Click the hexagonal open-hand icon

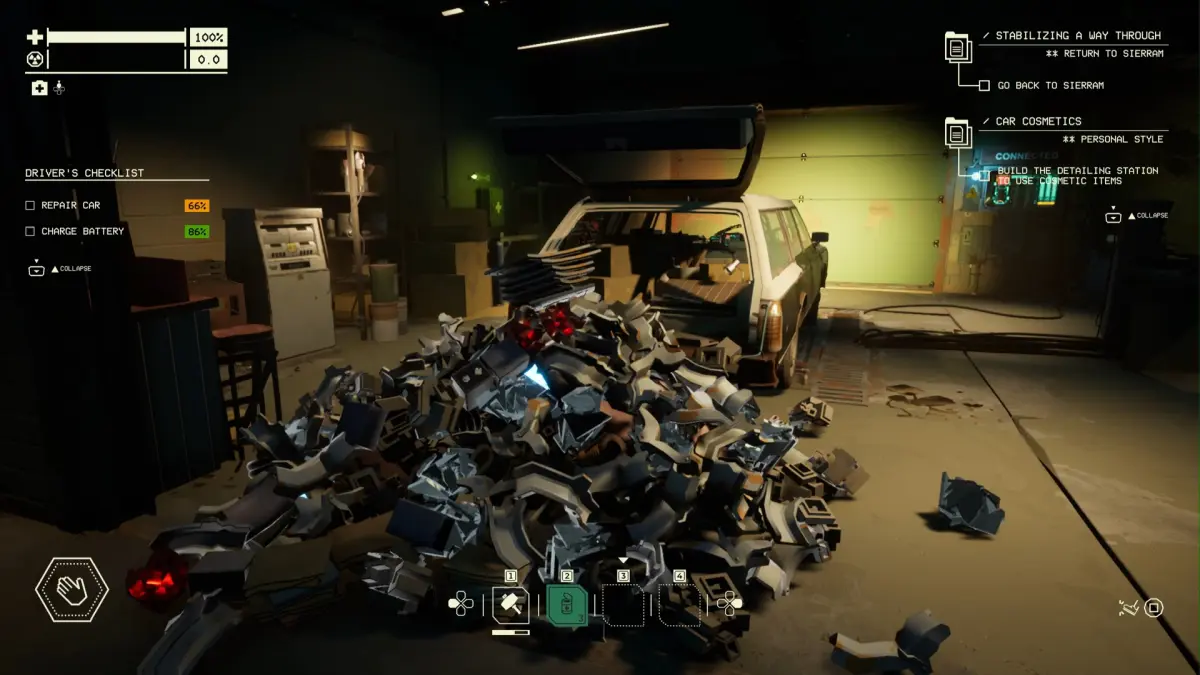tap(71, 589)
